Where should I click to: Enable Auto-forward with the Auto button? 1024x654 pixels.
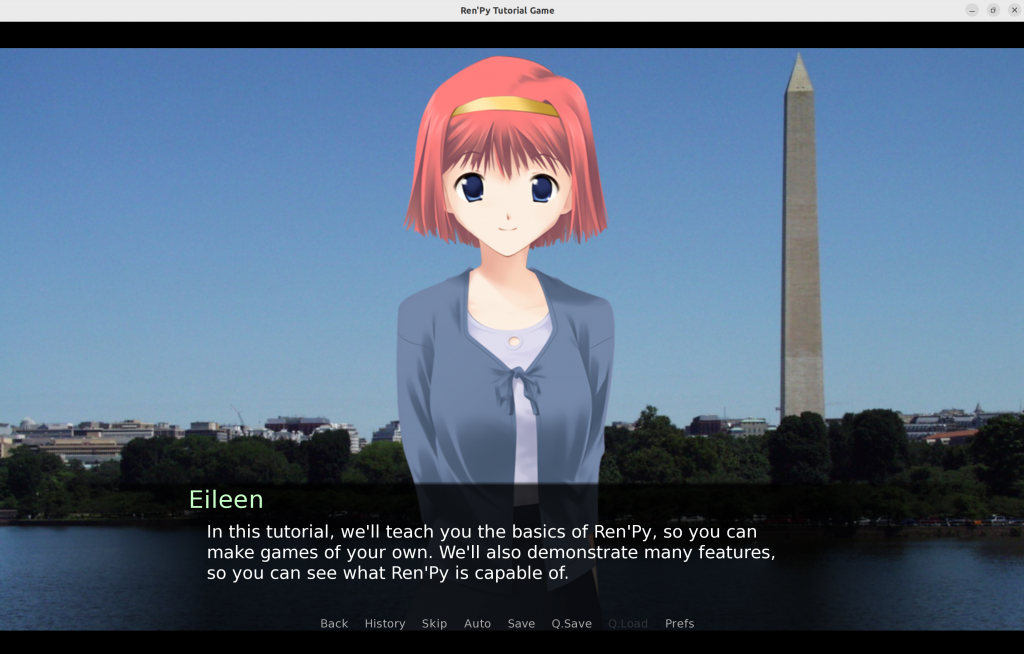(x=477, y=623)
